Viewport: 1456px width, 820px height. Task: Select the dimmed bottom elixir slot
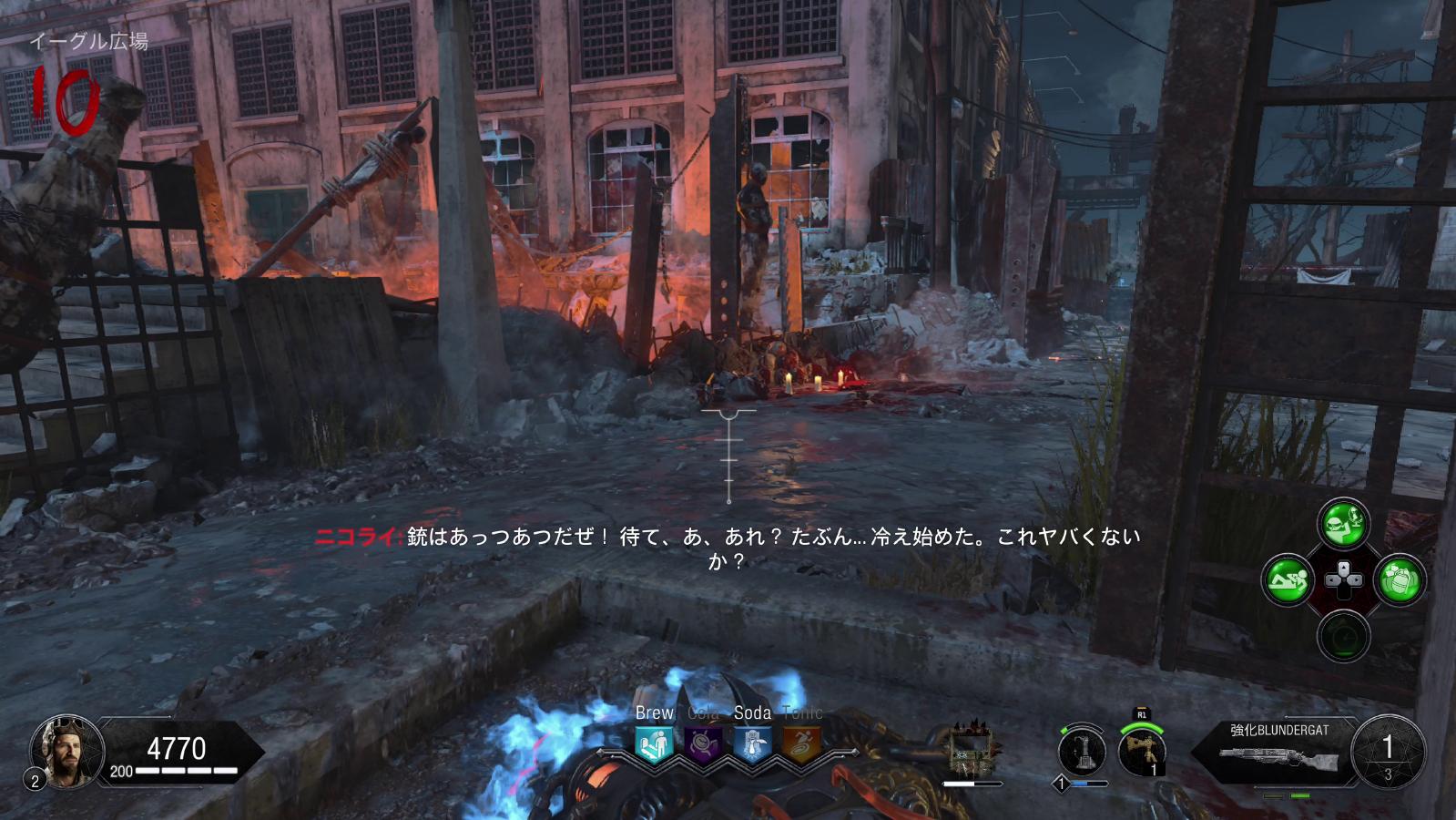pos(1343,635)
